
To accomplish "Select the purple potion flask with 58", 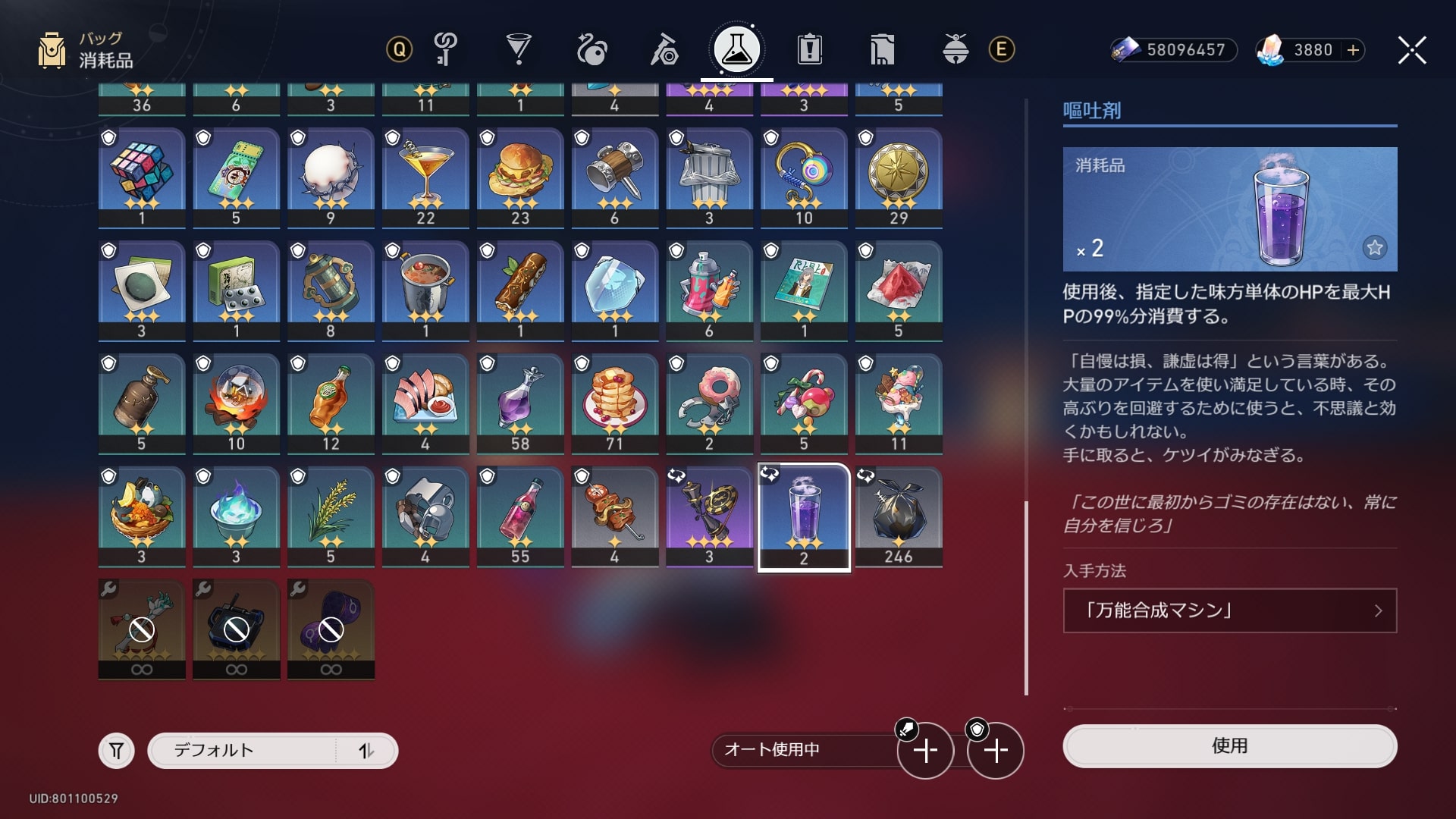I will [520, 403].
